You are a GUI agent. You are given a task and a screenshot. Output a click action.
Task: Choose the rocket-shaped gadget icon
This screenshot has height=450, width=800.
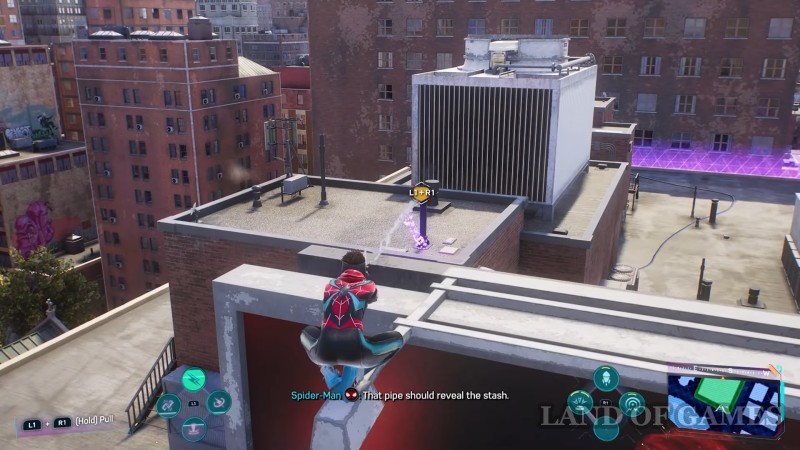[605, 378]
